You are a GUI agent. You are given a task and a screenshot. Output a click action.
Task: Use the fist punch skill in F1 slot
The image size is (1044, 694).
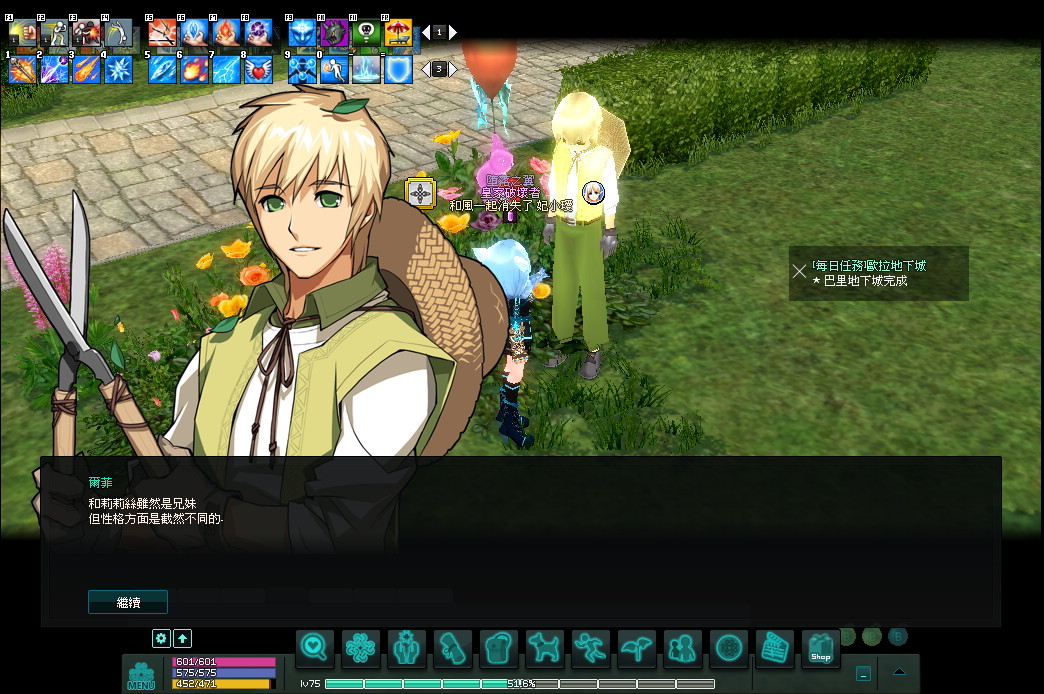point(22,33)
